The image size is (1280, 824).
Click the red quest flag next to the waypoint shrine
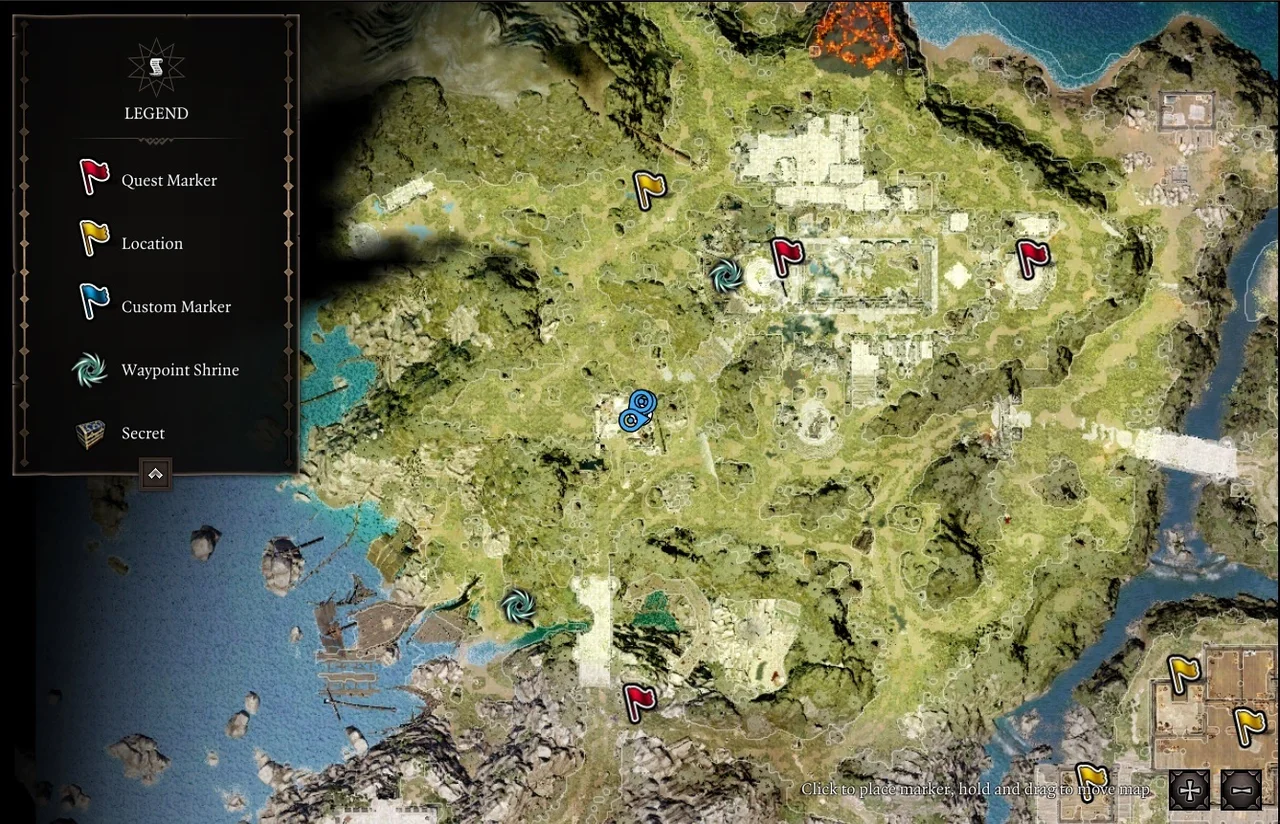point(786,258)
